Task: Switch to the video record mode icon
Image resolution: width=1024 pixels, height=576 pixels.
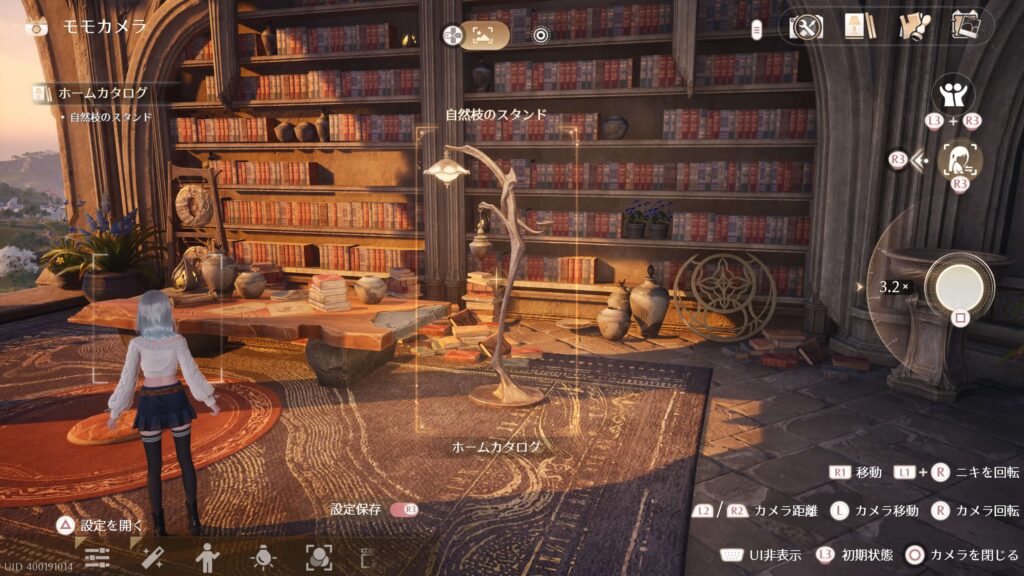Action: click(x=541, y=36)
